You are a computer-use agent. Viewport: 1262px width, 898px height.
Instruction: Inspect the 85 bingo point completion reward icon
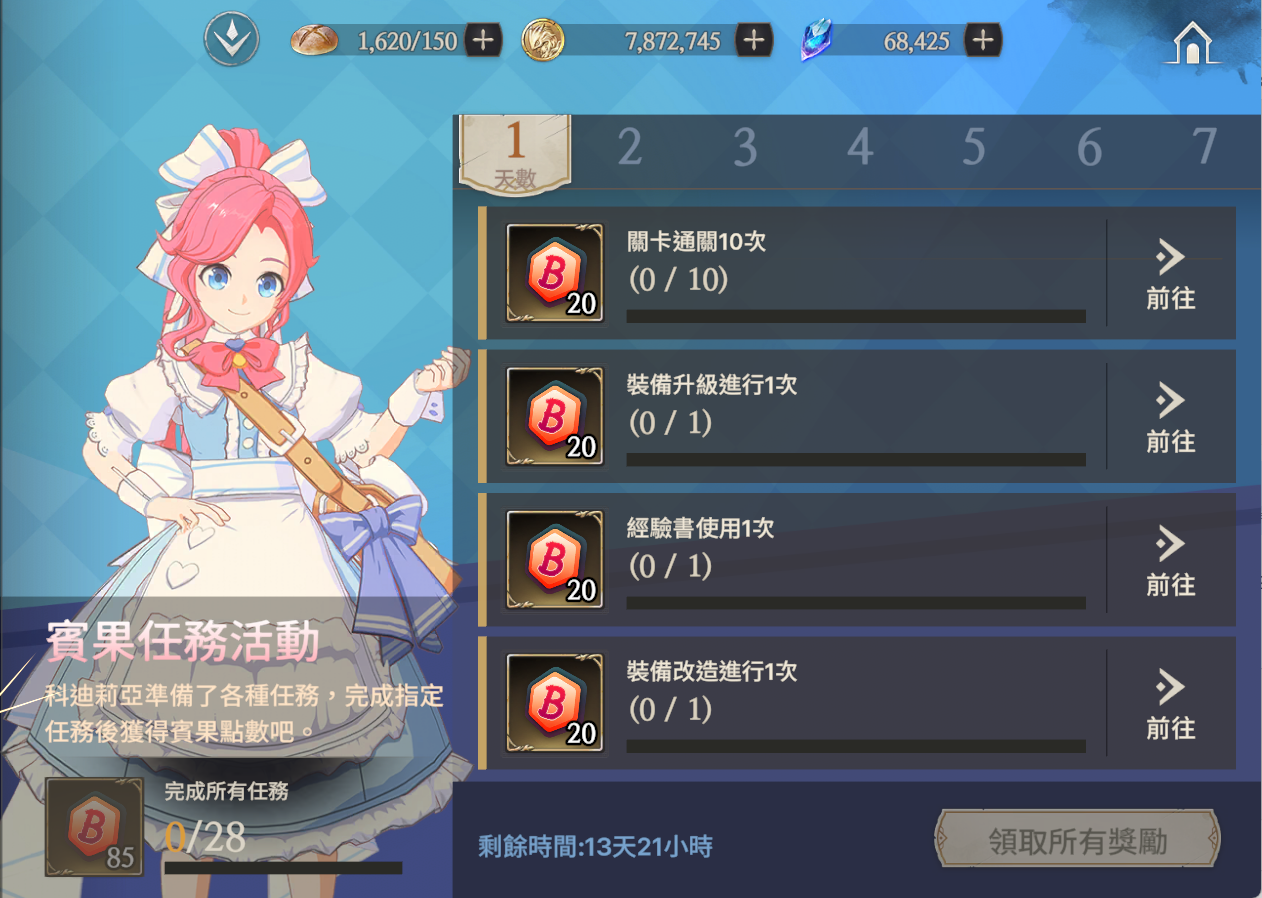coord(95,828)
